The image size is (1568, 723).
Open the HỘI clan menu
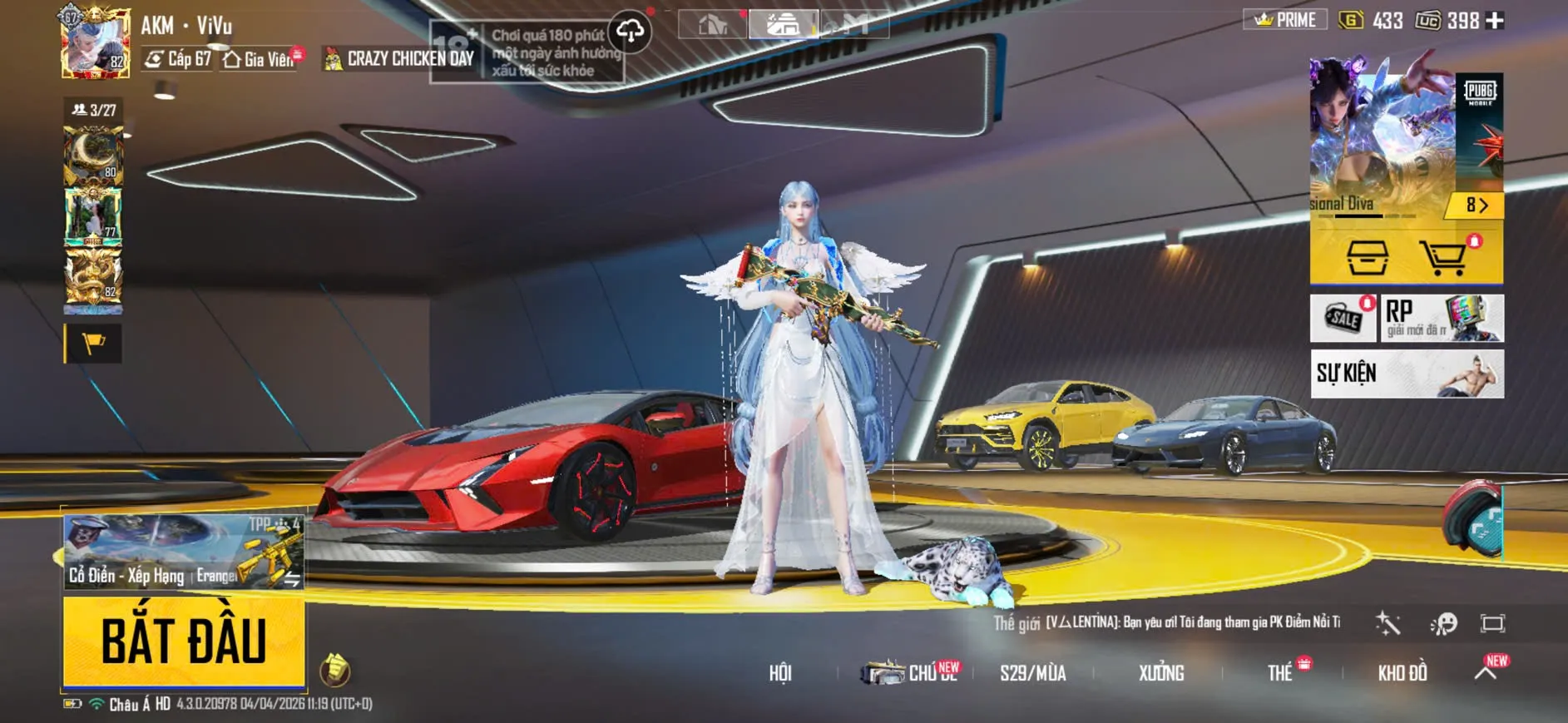click(x=779, y=673)
